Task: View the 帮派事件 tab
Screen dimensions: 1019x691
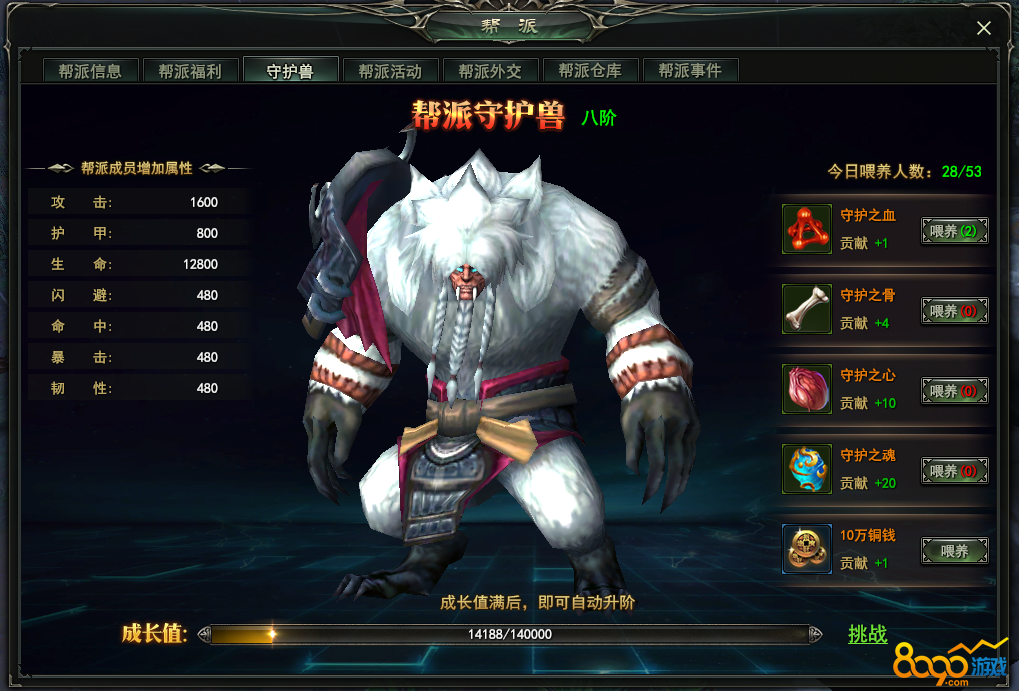Action: coord(690,71)
